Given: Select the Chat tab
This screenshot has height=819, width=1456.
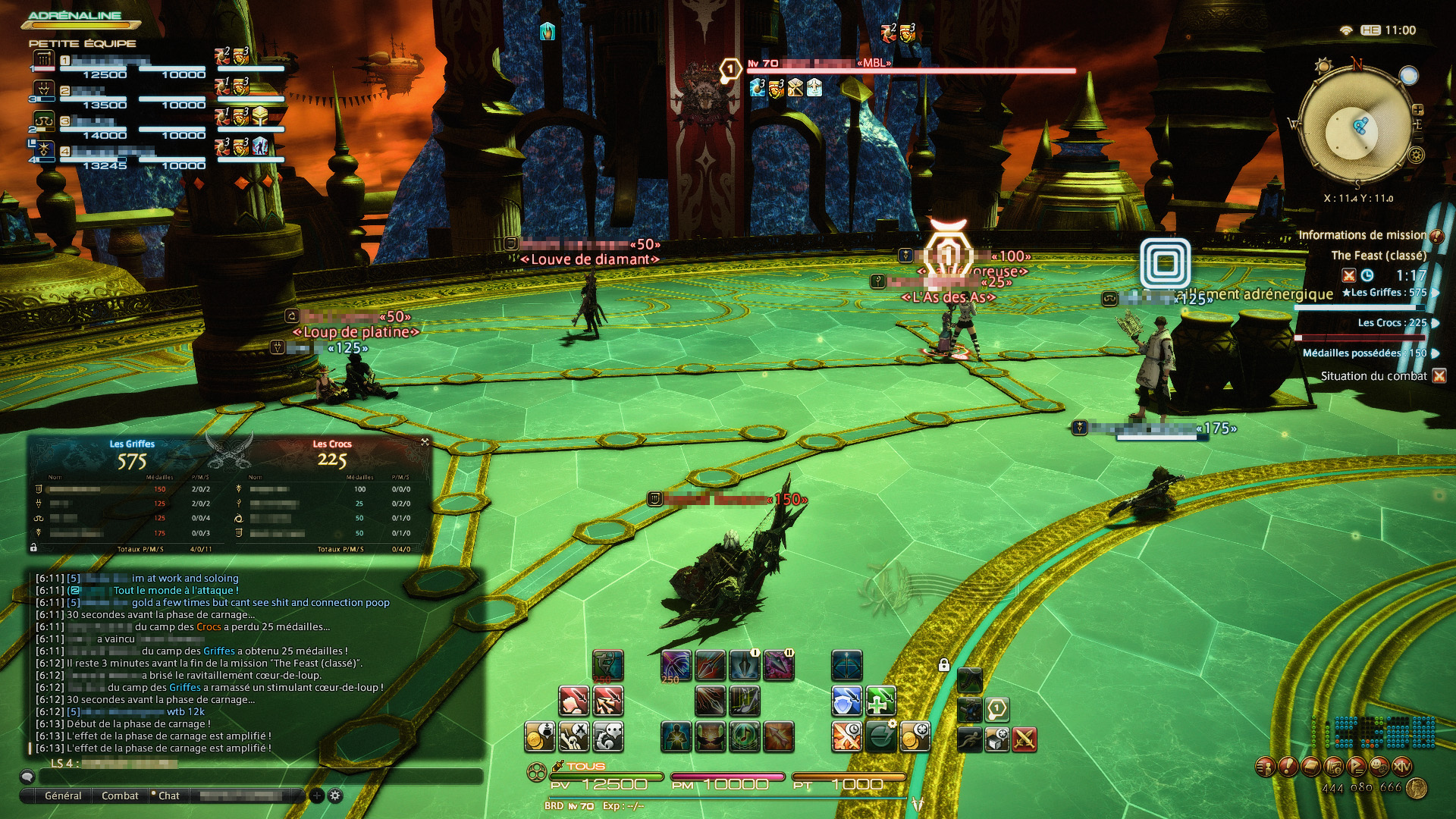Looking at the screenshot, I should coord(168,795).
